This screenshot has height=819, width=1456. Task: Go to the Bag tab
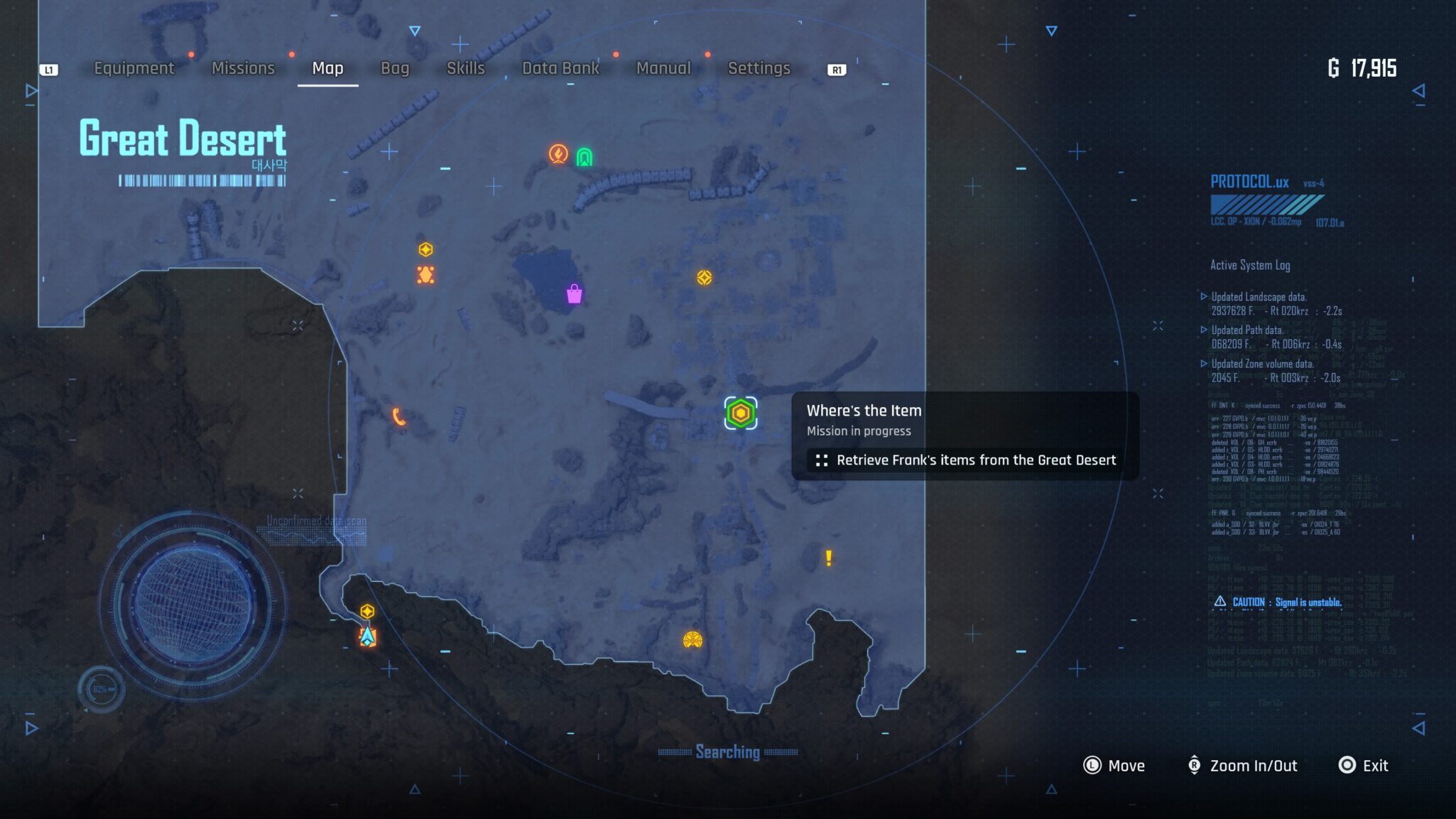click(x=395, y=68)
